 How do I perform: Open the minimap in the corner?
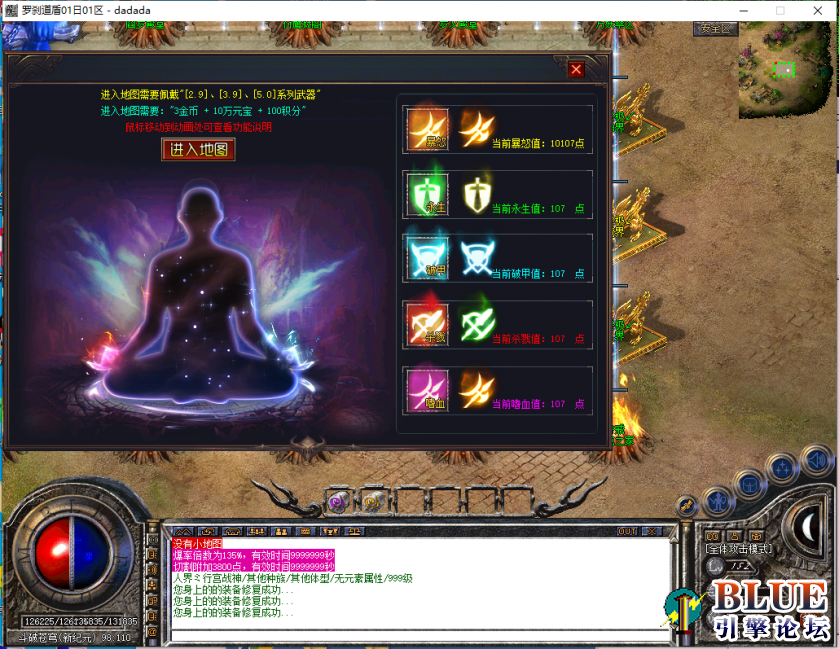click(x=785, y=68)
